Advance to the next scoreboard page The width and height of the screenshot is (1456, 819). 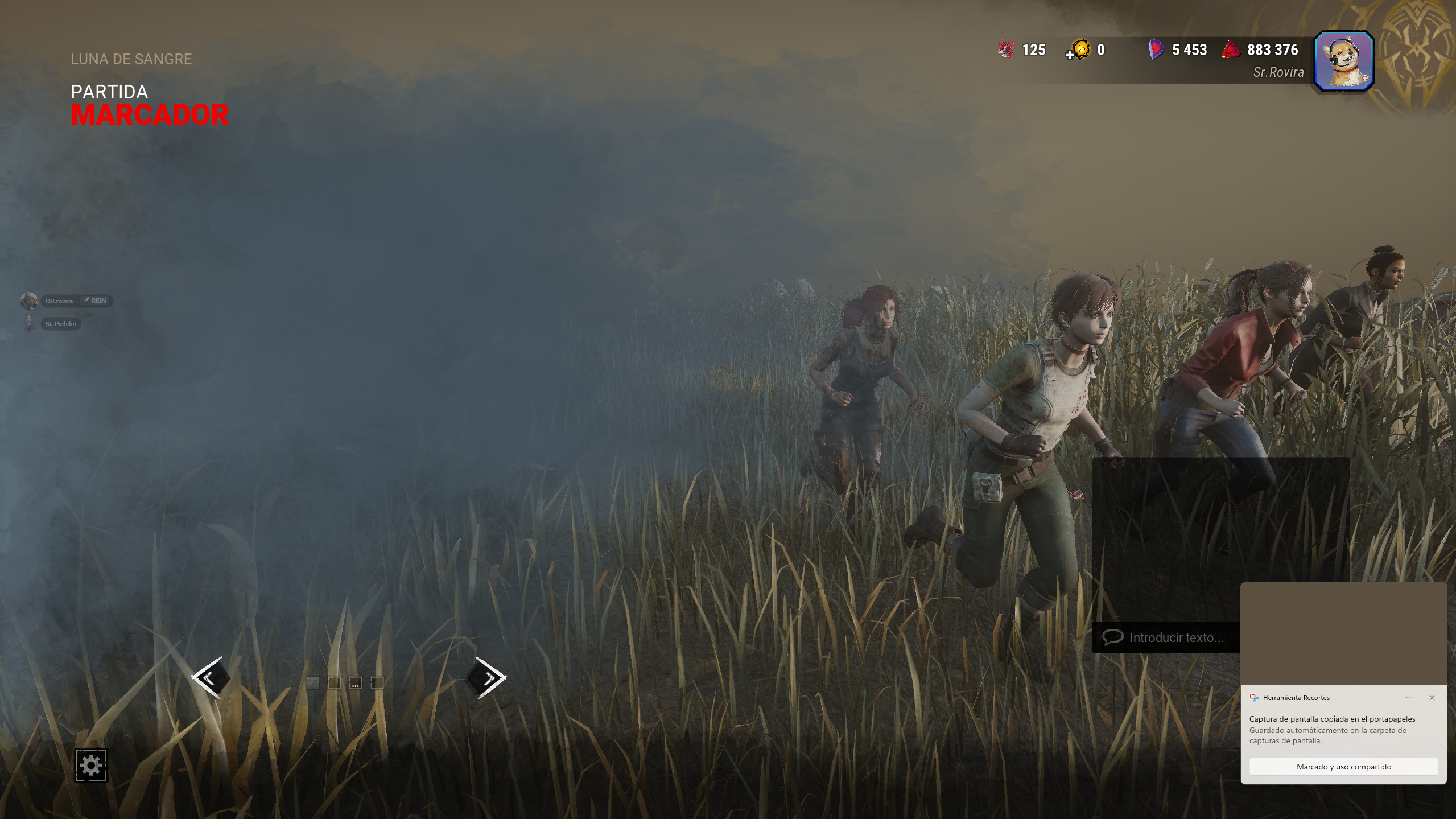[487, 677]
